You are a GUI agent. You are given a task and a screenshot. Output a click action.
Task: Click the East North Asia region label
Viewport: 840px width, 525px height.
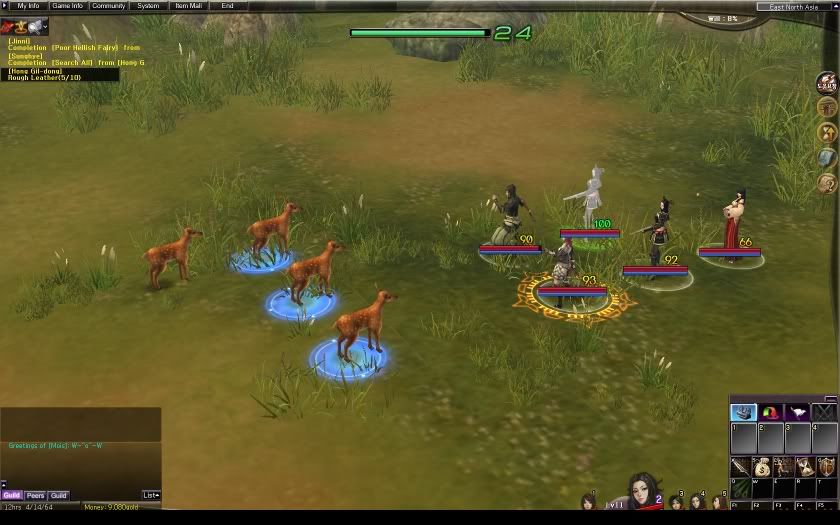[x=797, y=6]
